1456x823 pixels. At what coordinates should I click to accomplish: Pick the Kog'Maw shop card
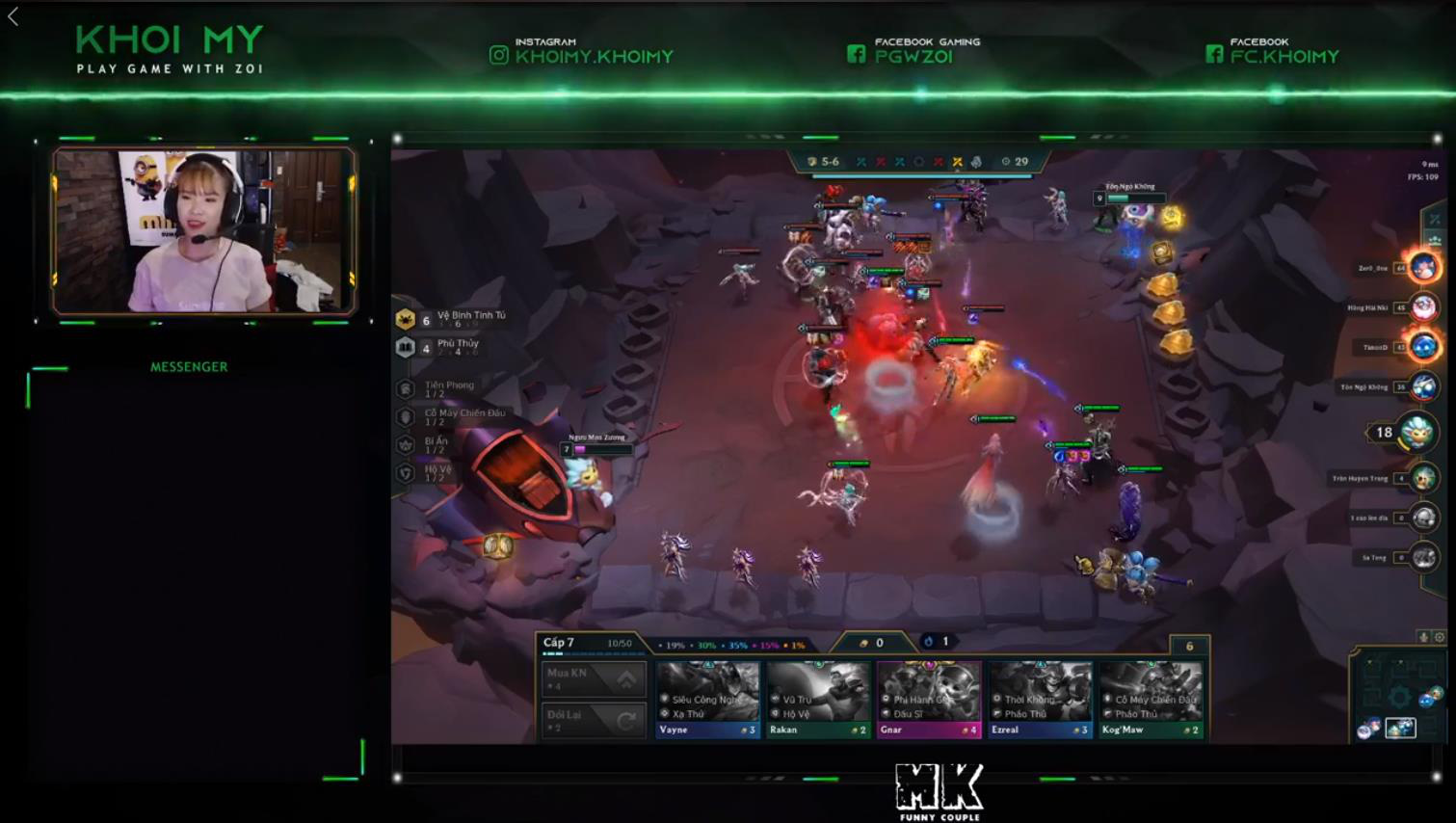click(1151, 699)
